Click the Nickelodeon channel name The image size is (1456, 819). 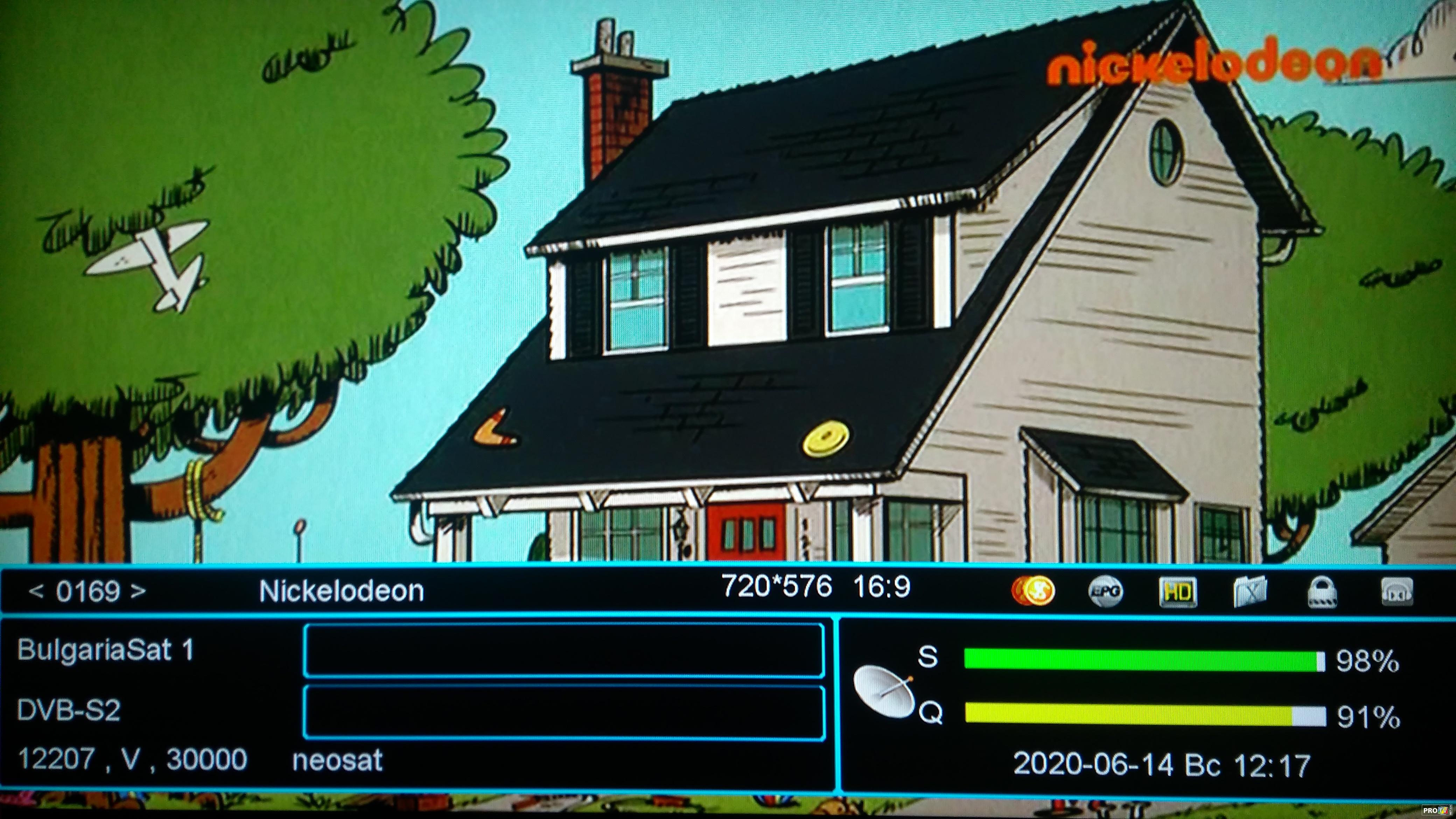tap(341, 591)
